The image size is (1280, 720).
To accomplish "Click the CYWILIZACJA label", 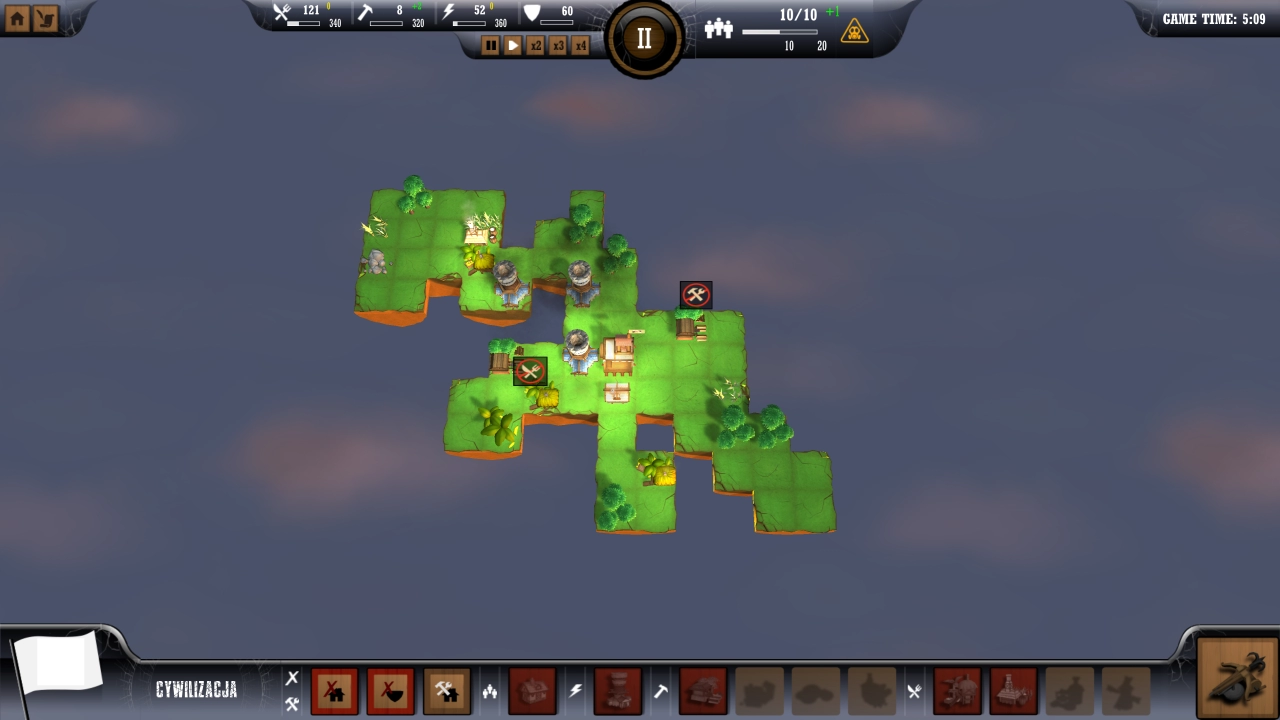I will [197, 689].
